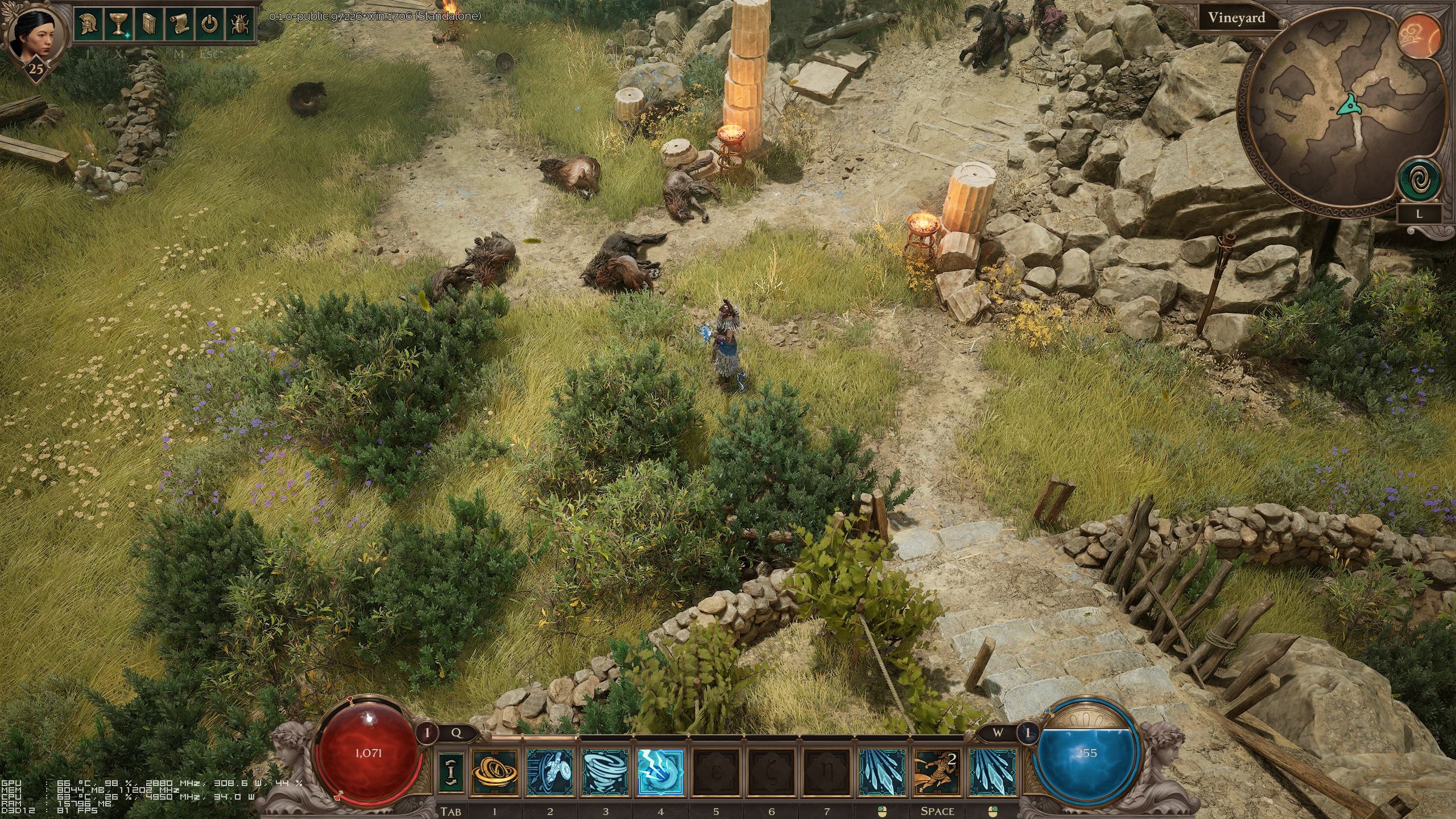The height and width of the screenshot is (819, 1456).
Task: Cast the whirlwind tornado skill
Action: [x=605, y=772]
